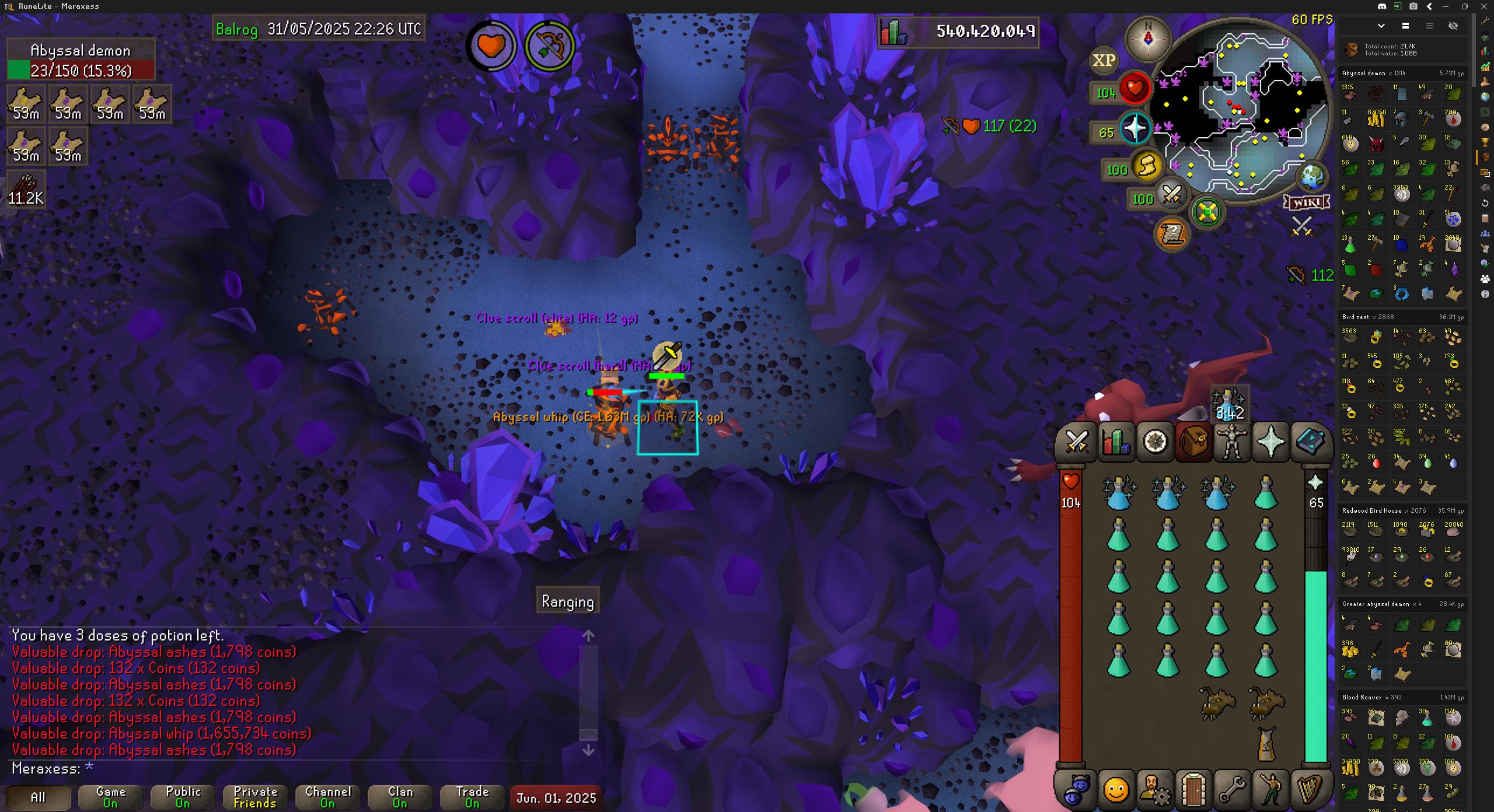Open the Clan chat filter tab
Viewport: 1494px width, 812px height.
point(400,797)
